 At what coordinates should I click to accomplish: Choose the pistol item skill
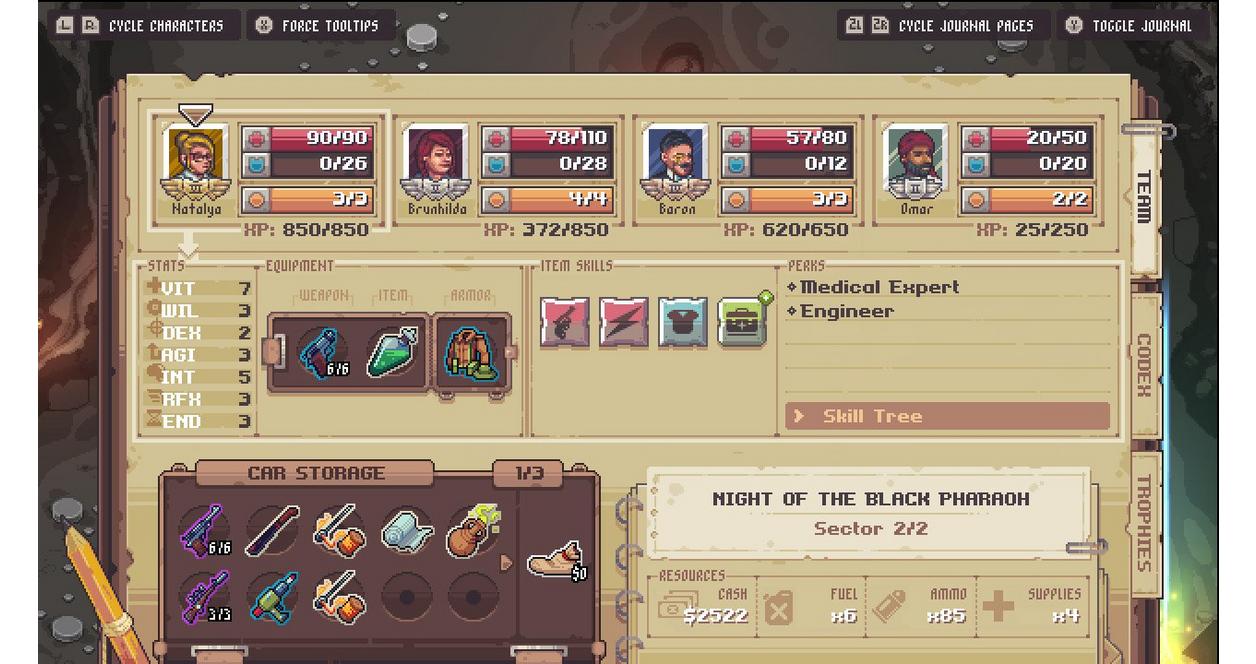(565, 322)
